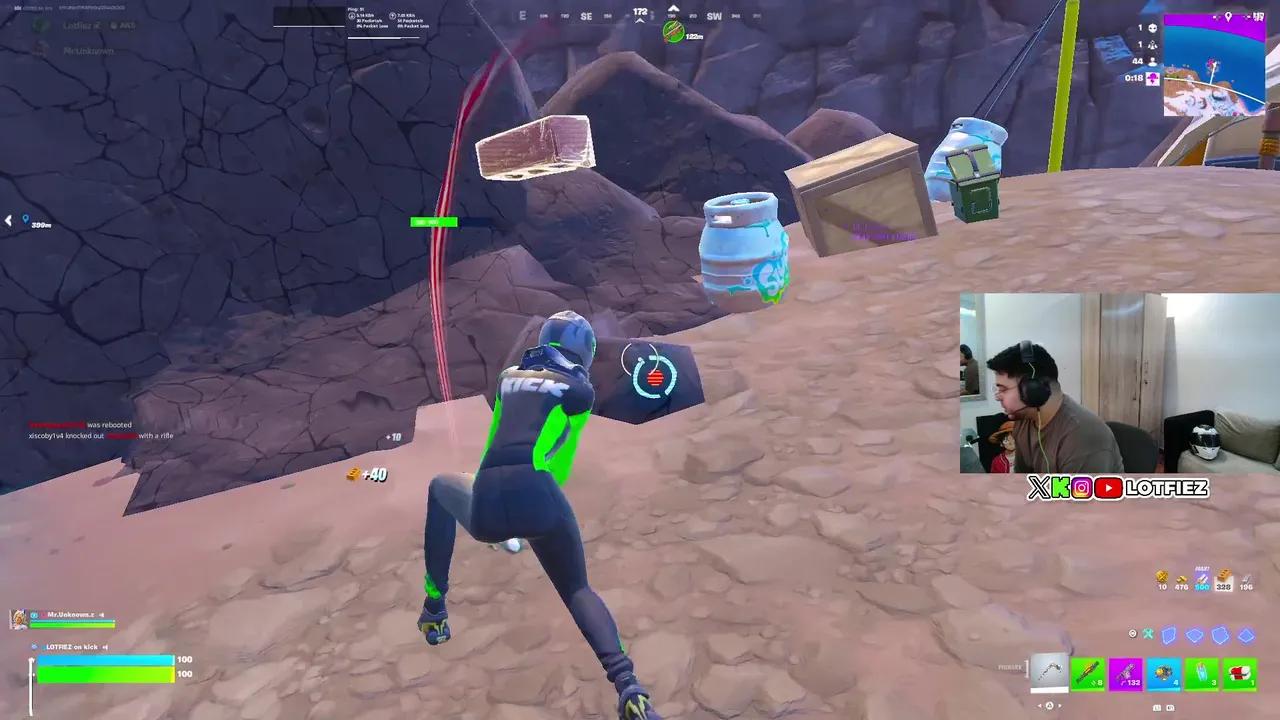Click the eliminations skull counter icon
Image resolution: width=1280 pixels, height=720 pixels.
tap(1153, 28)
